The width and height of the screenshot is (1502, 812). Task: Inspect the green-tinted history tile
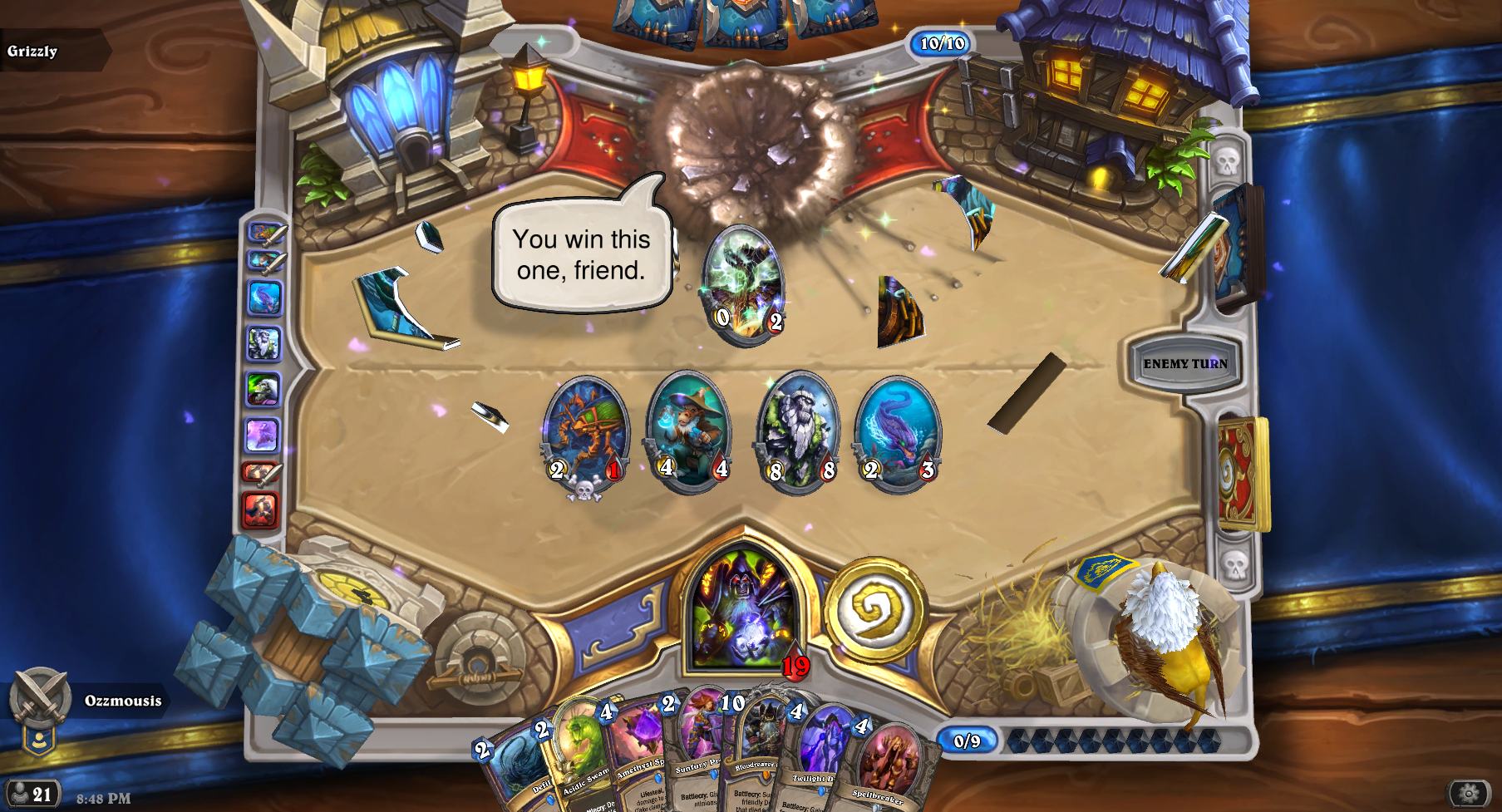tap(263, 389)
